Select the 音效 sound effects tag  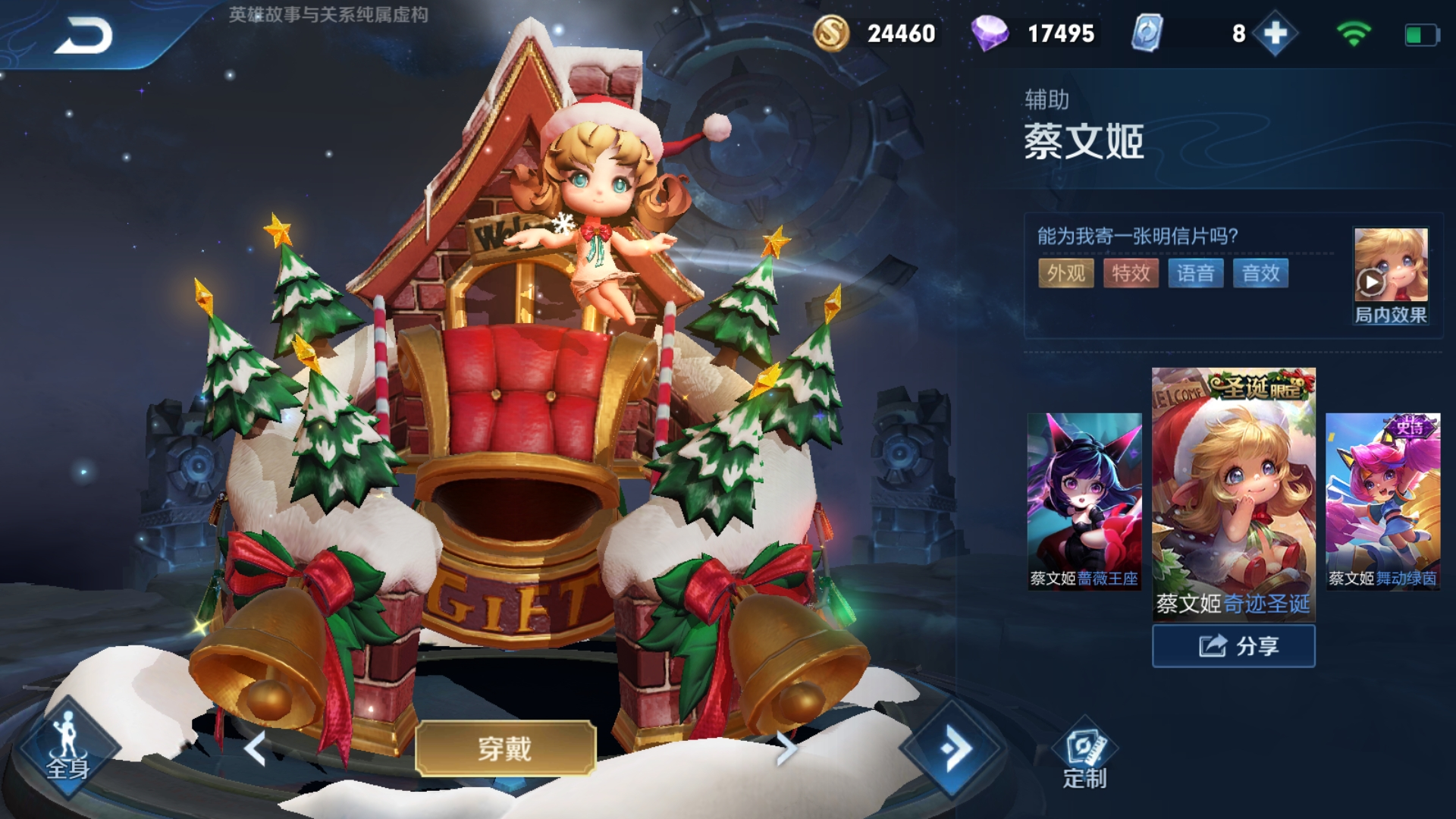click(x=1260, y=273)
